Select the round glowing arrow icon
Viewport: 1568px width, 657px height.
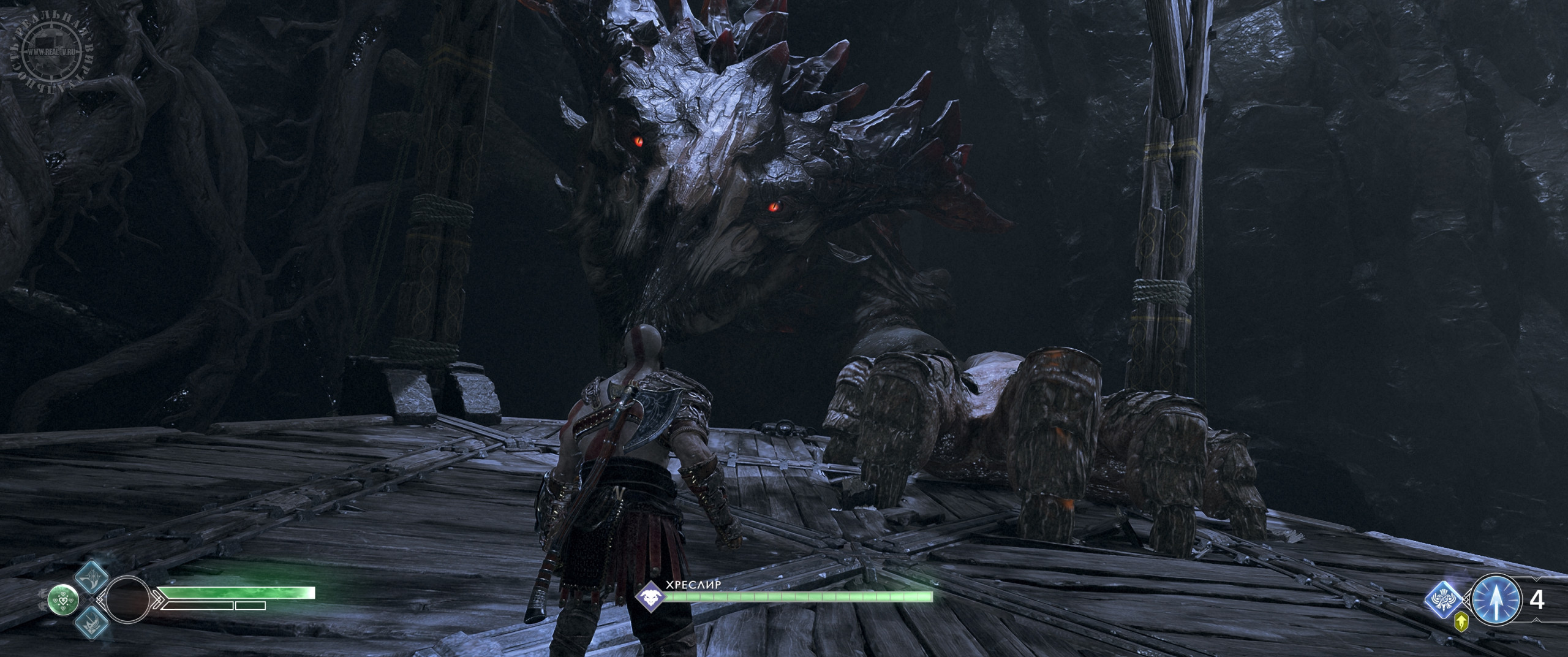[x=1495, y=600]
